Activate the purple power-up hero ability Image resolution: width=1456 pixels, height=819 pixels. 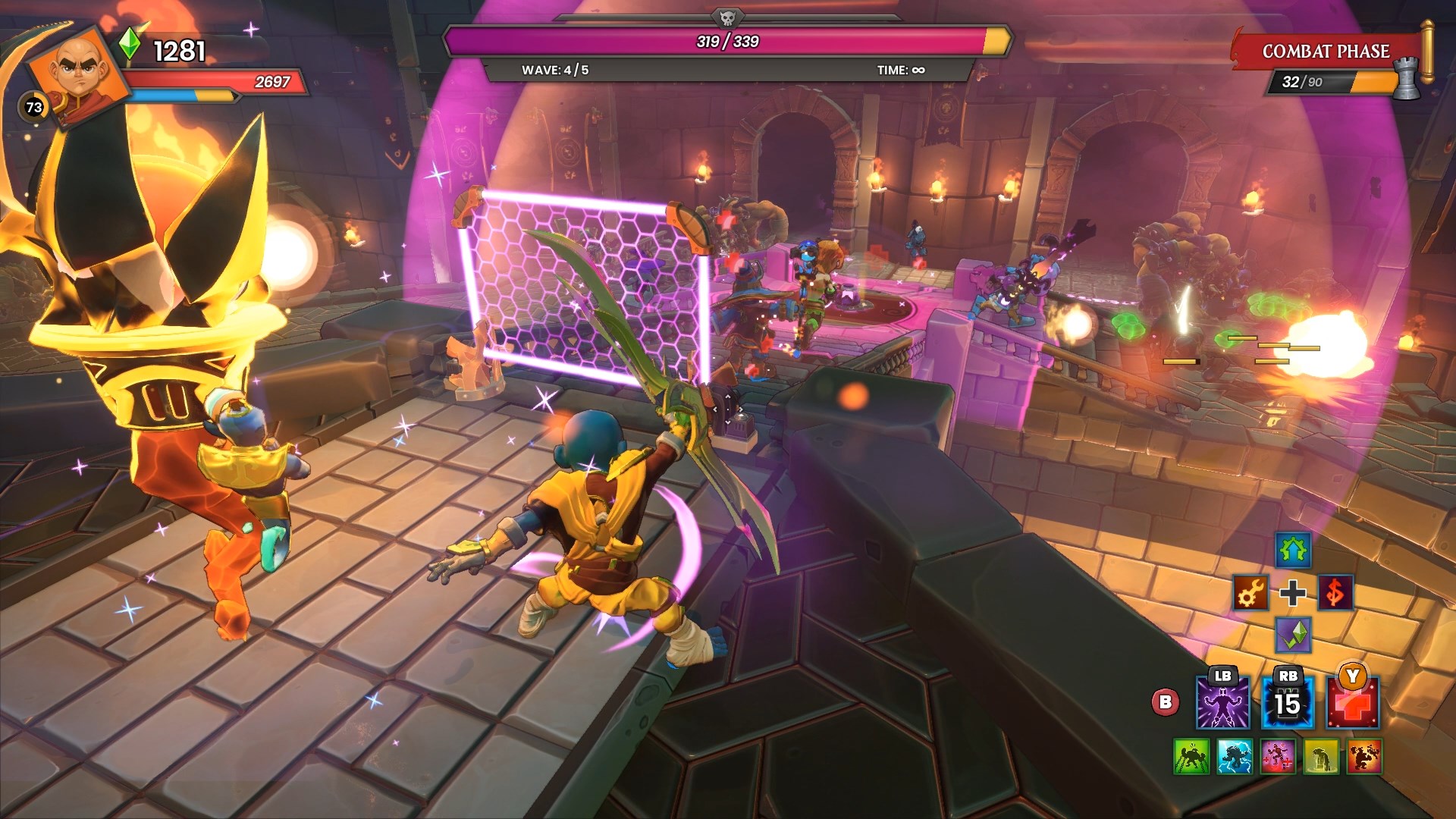click(1222, 703)
